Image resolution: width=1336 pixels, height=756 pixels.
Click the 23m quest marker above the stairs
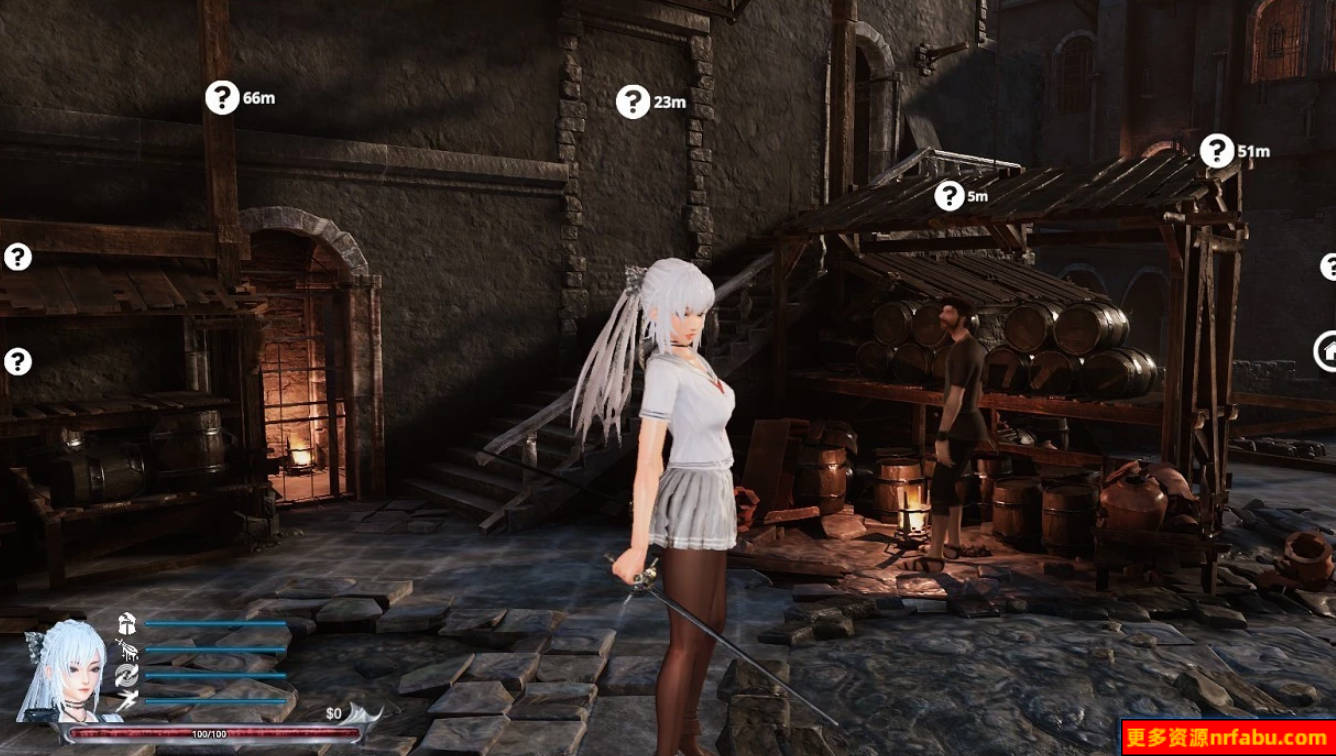tap(633, 100)
